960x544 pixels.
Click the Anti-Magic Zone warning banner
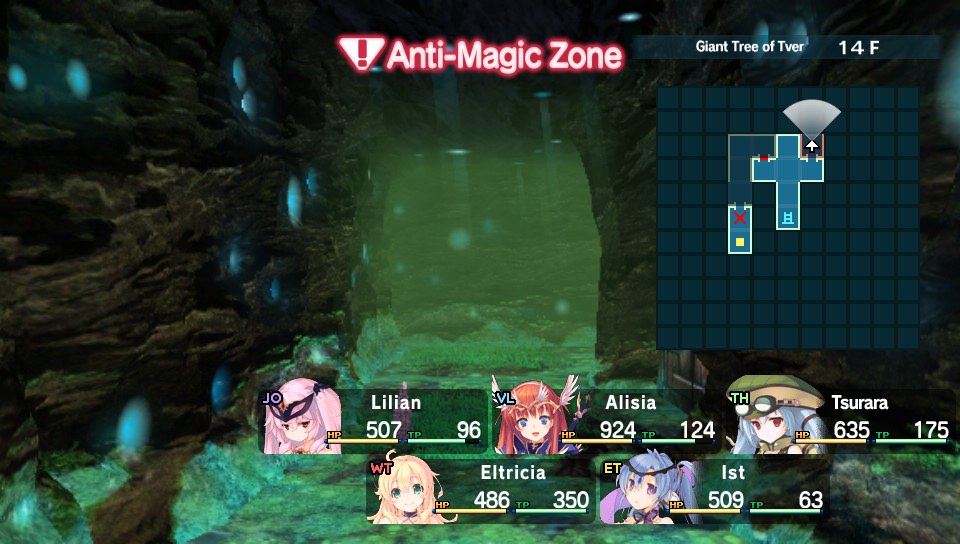pos(480,54)
